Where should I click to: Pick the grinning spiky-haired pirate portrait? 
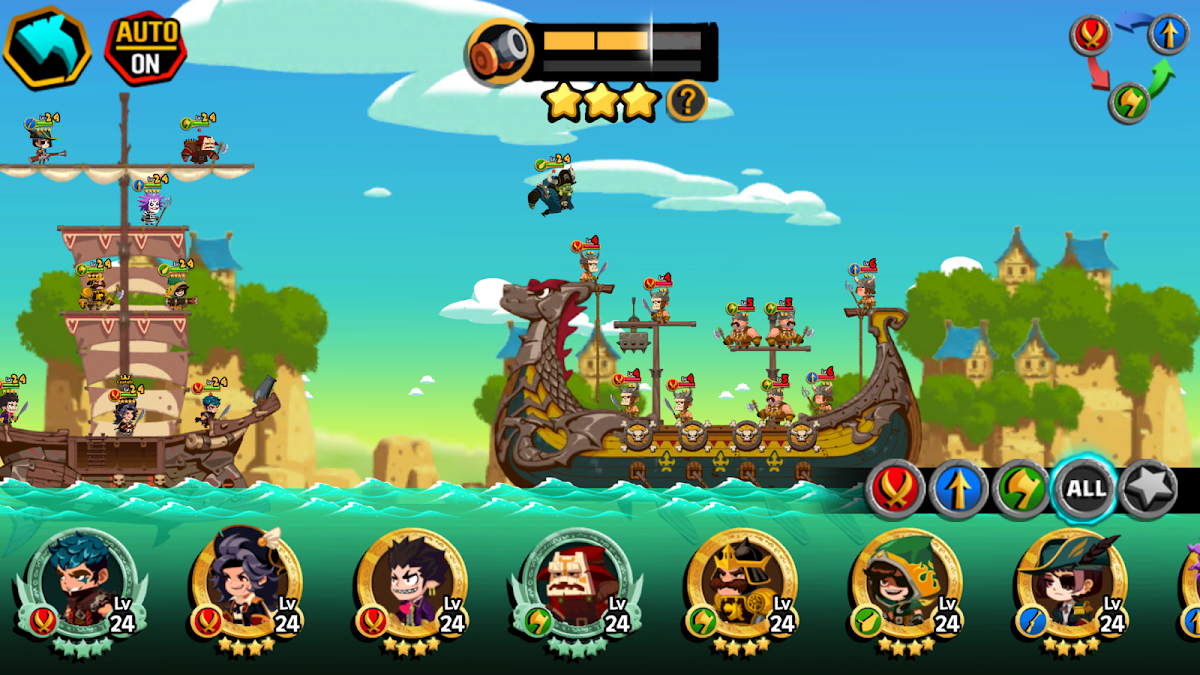pos(411,584)
